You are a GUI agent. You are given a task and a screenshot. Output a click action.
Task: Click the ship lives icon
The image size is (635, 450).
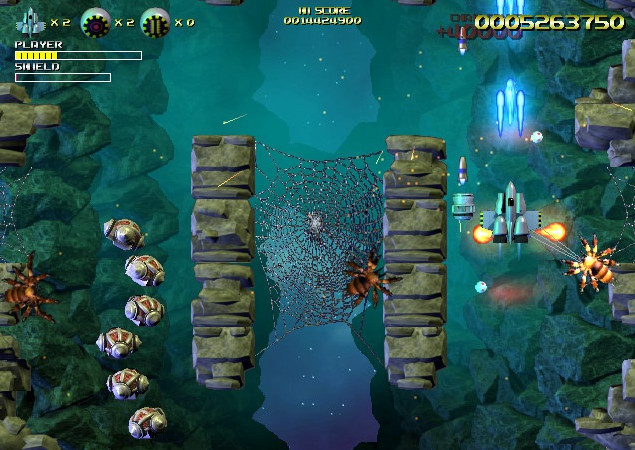coord(30,20)
